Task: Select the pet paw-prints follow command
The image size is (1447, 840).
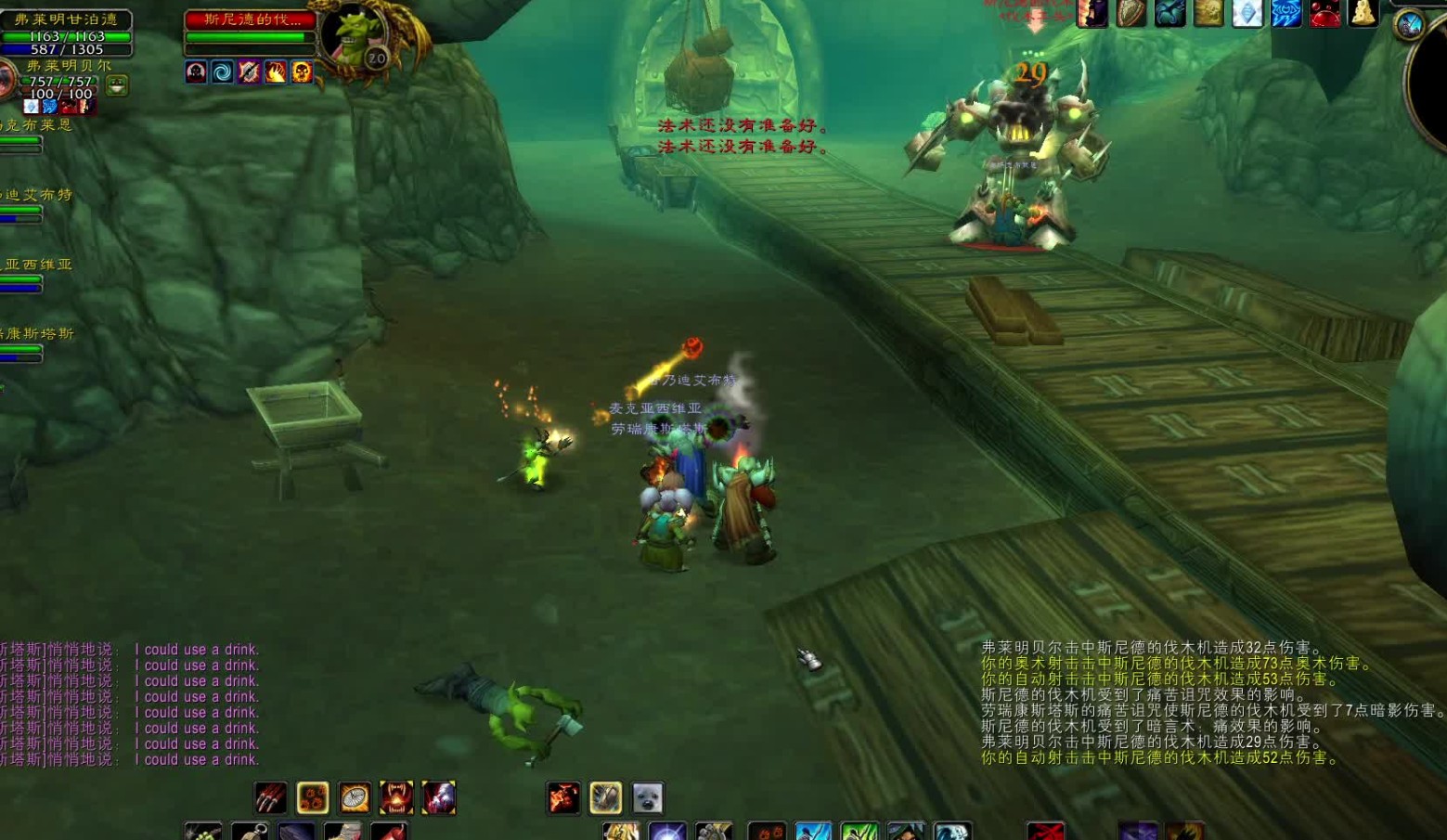Action: click(313, 797)
